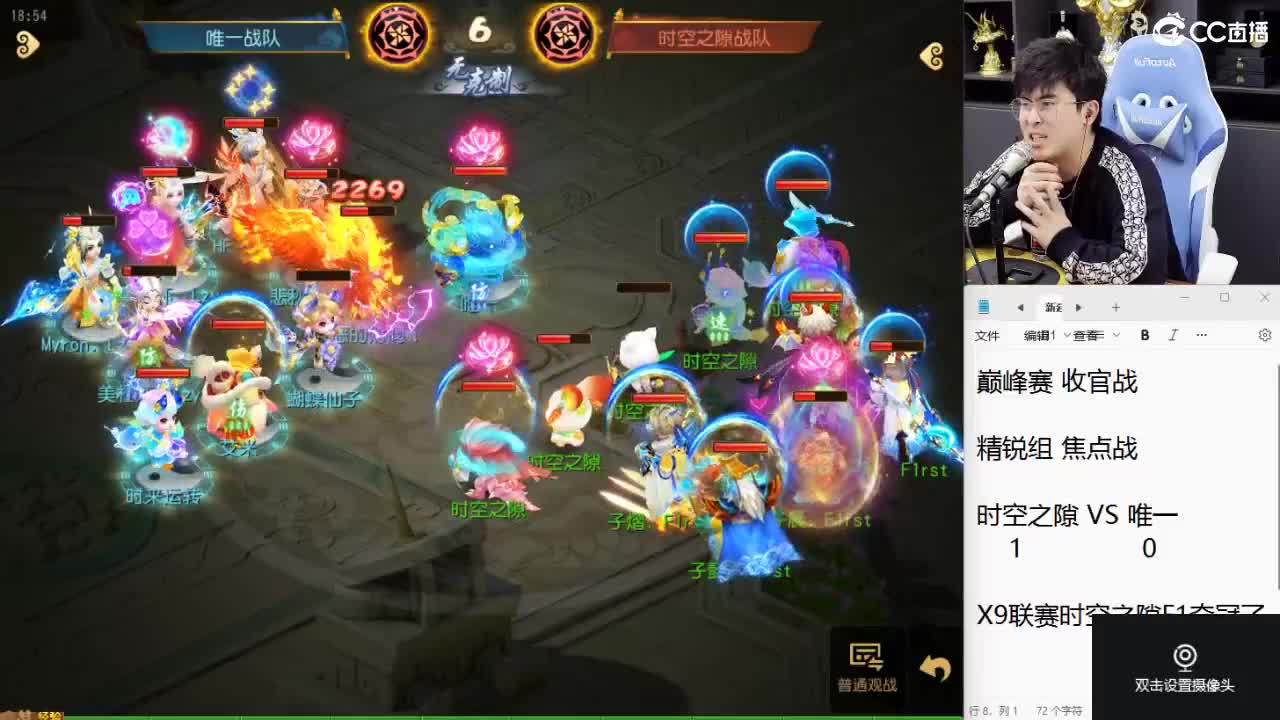Switch to the 新建 tab in Notepad
1280x720 pixels.
(1052, 307)
